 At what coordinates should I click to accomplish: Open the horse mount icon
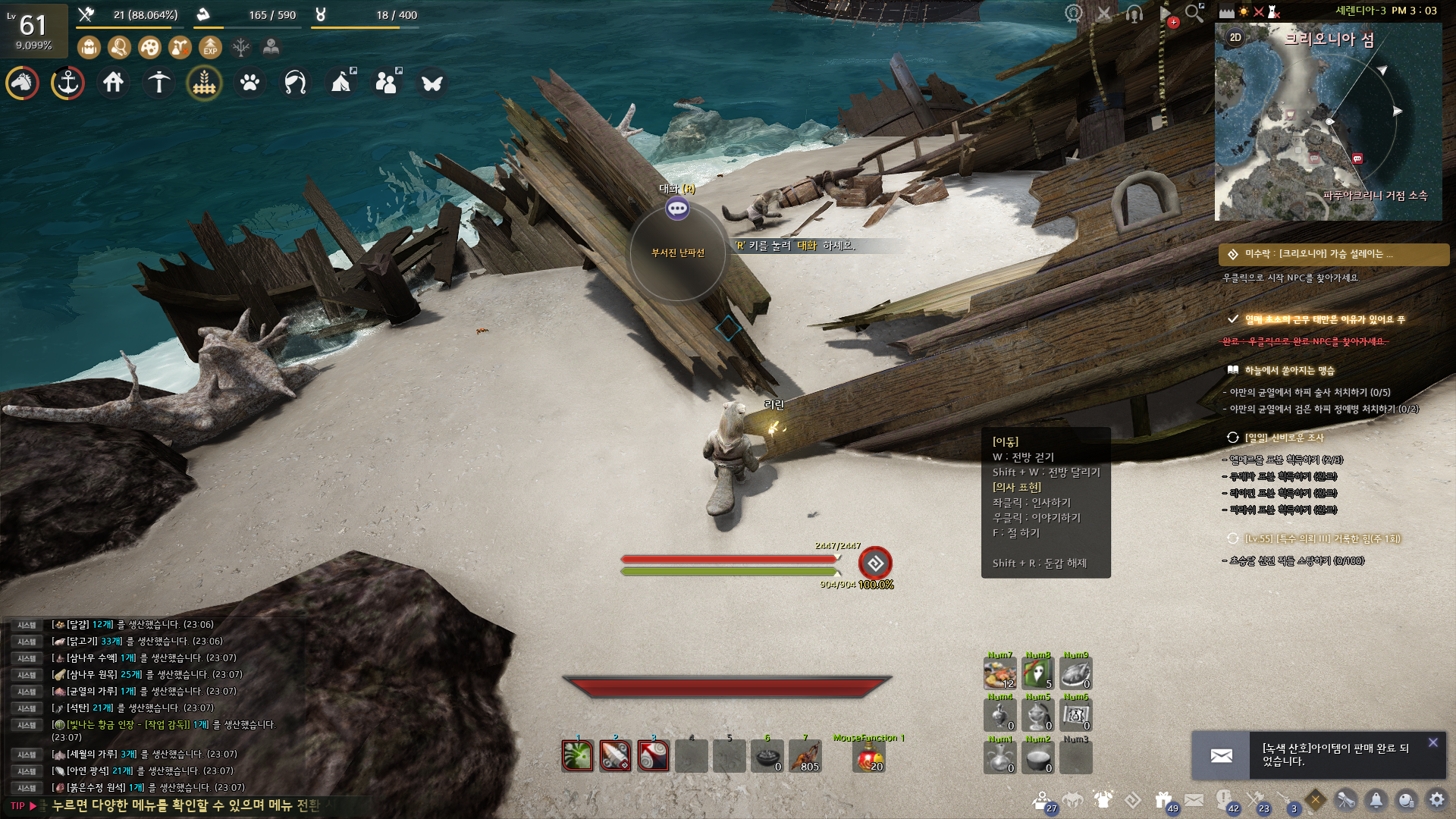pos(23,83)
